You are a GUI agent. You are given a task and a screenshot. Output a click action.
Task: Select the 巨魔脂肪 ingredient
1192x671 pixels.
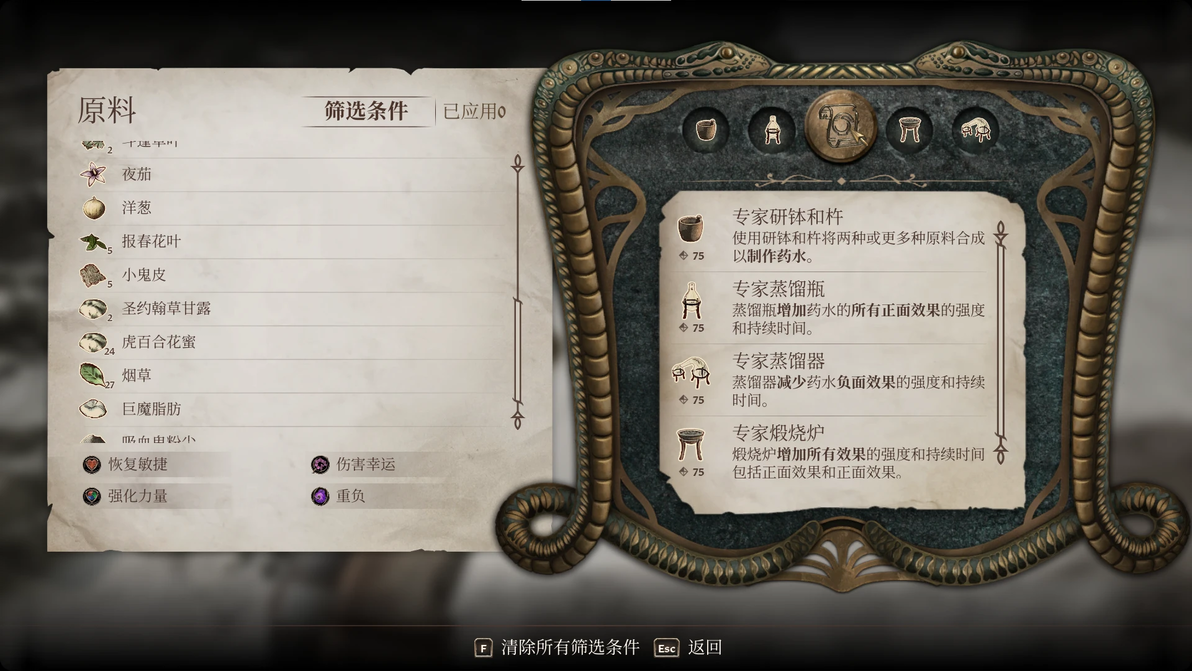point(151,409)
